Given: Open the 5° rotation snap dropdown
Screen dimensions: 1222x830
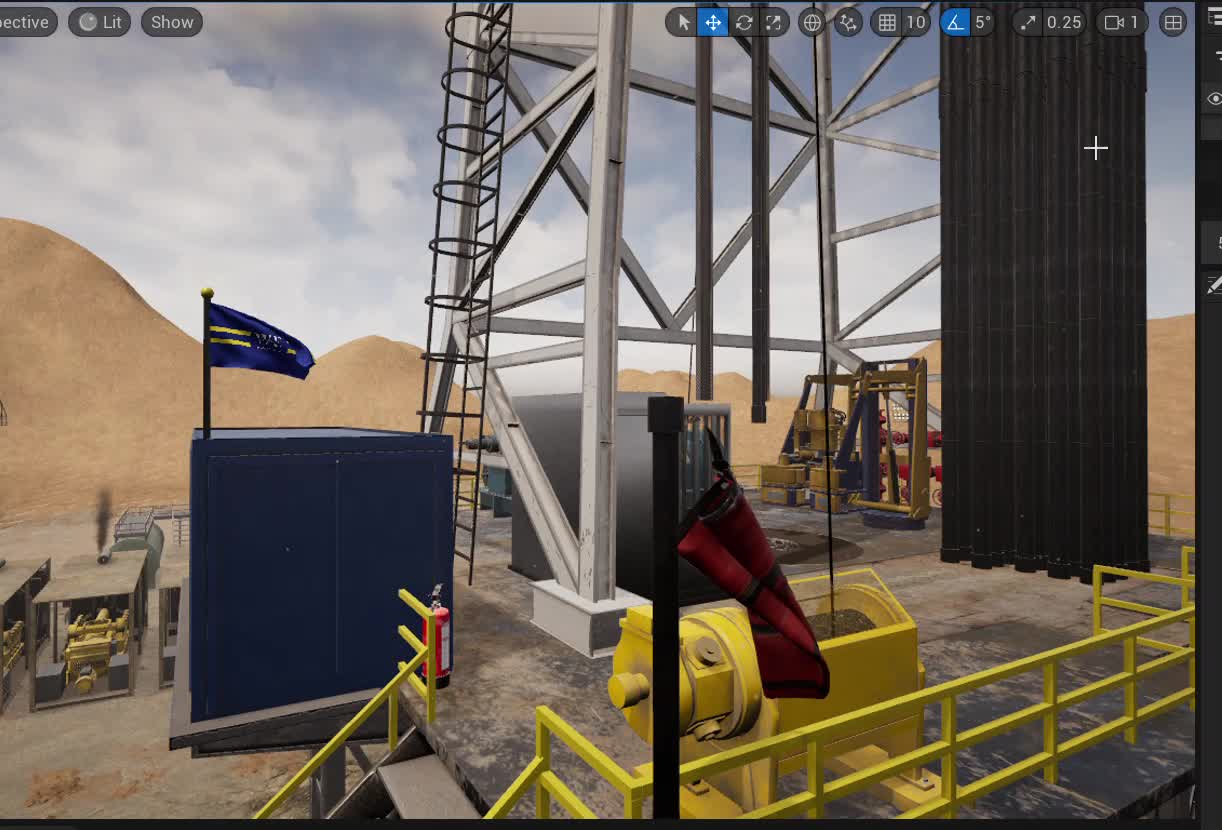Looking at the screenshot, I should [x=982, y=22].
